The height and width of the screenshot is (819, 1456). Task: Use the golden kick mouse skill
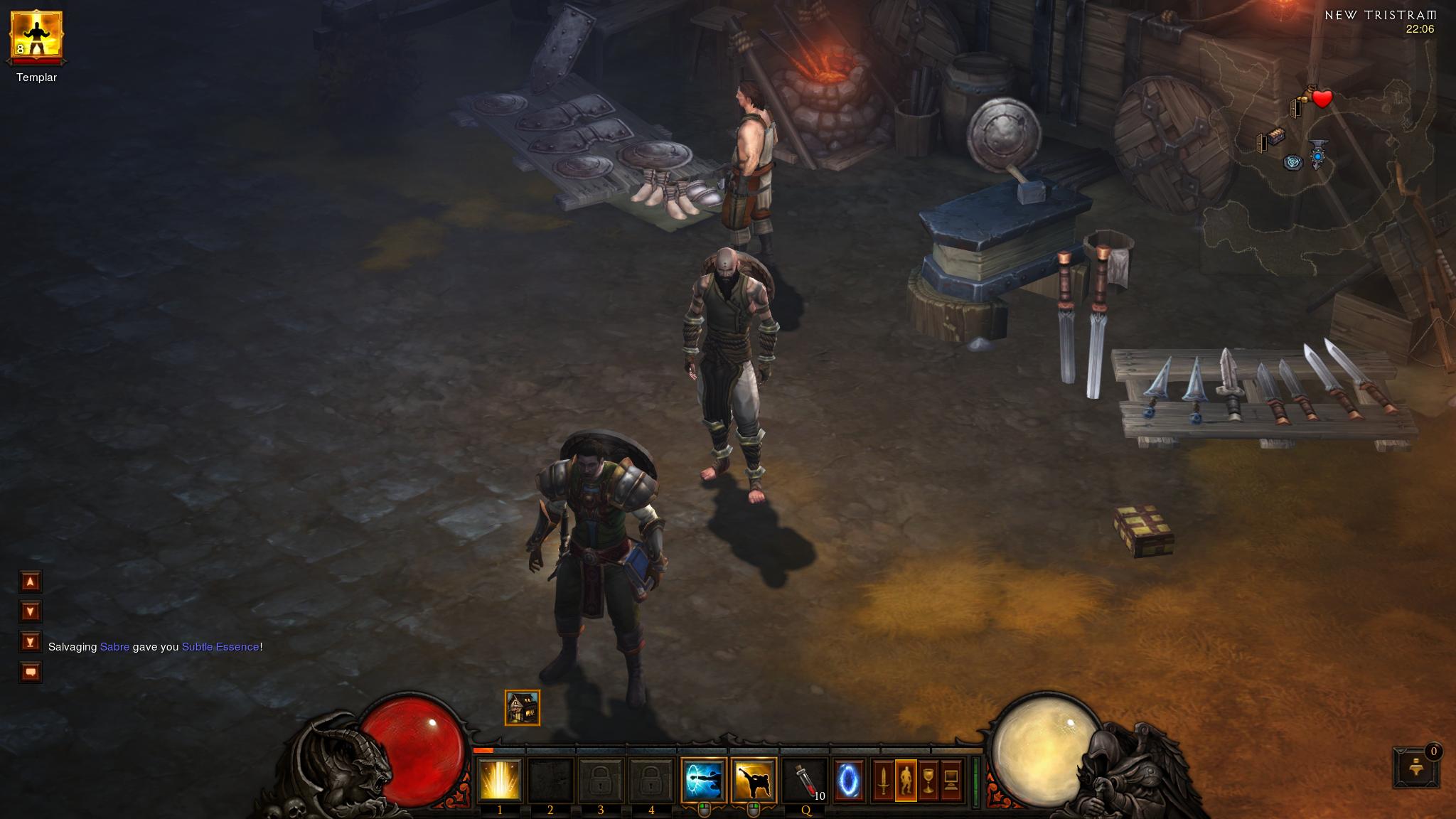tap(754, 780)
